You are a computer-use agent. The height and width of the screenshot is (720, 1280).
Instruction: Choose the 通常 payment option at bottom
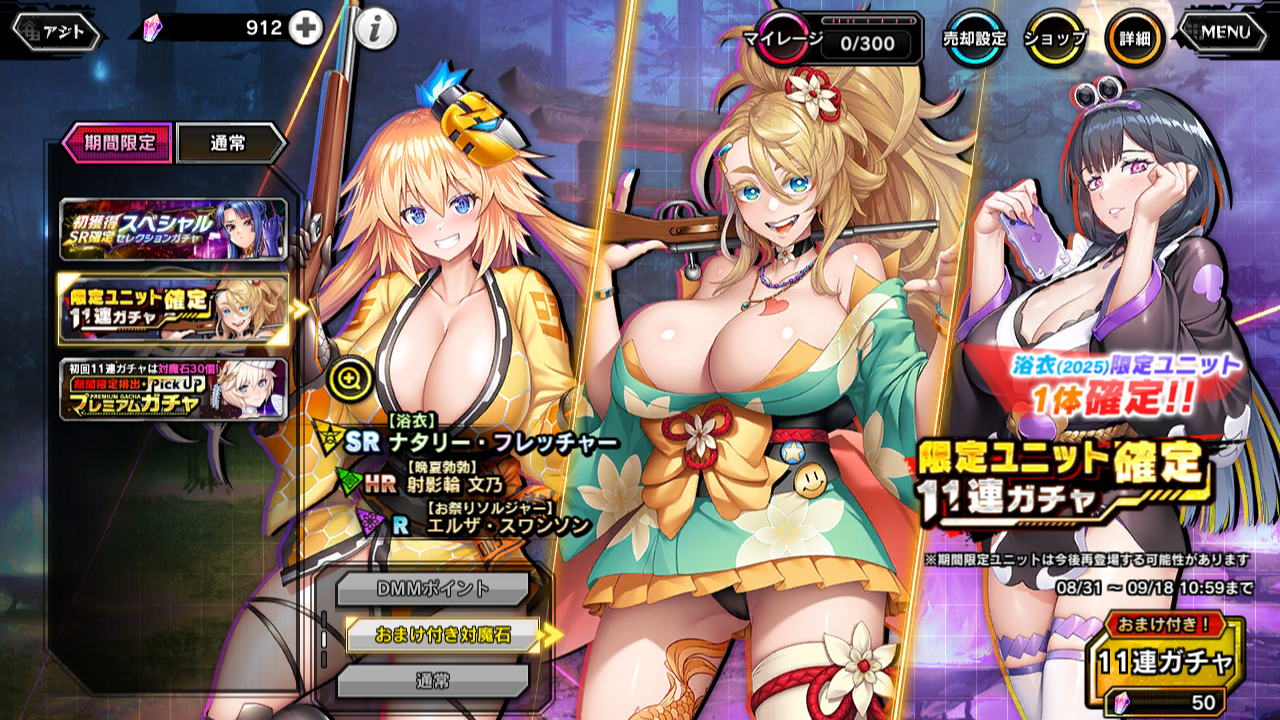(432, 682)
